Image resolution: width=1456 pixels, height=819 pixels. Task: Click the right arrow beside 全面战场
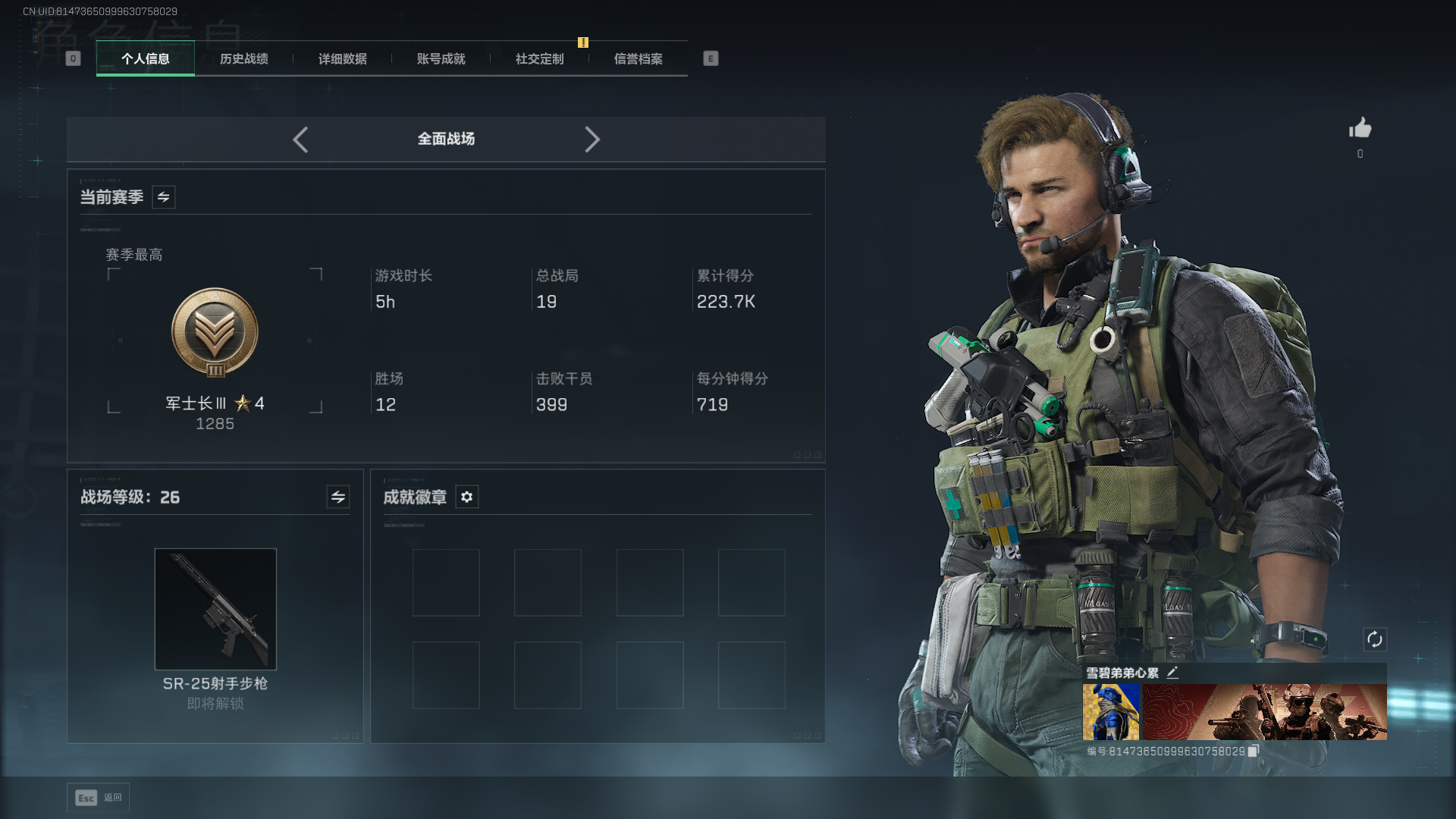(x=592, y=140)
